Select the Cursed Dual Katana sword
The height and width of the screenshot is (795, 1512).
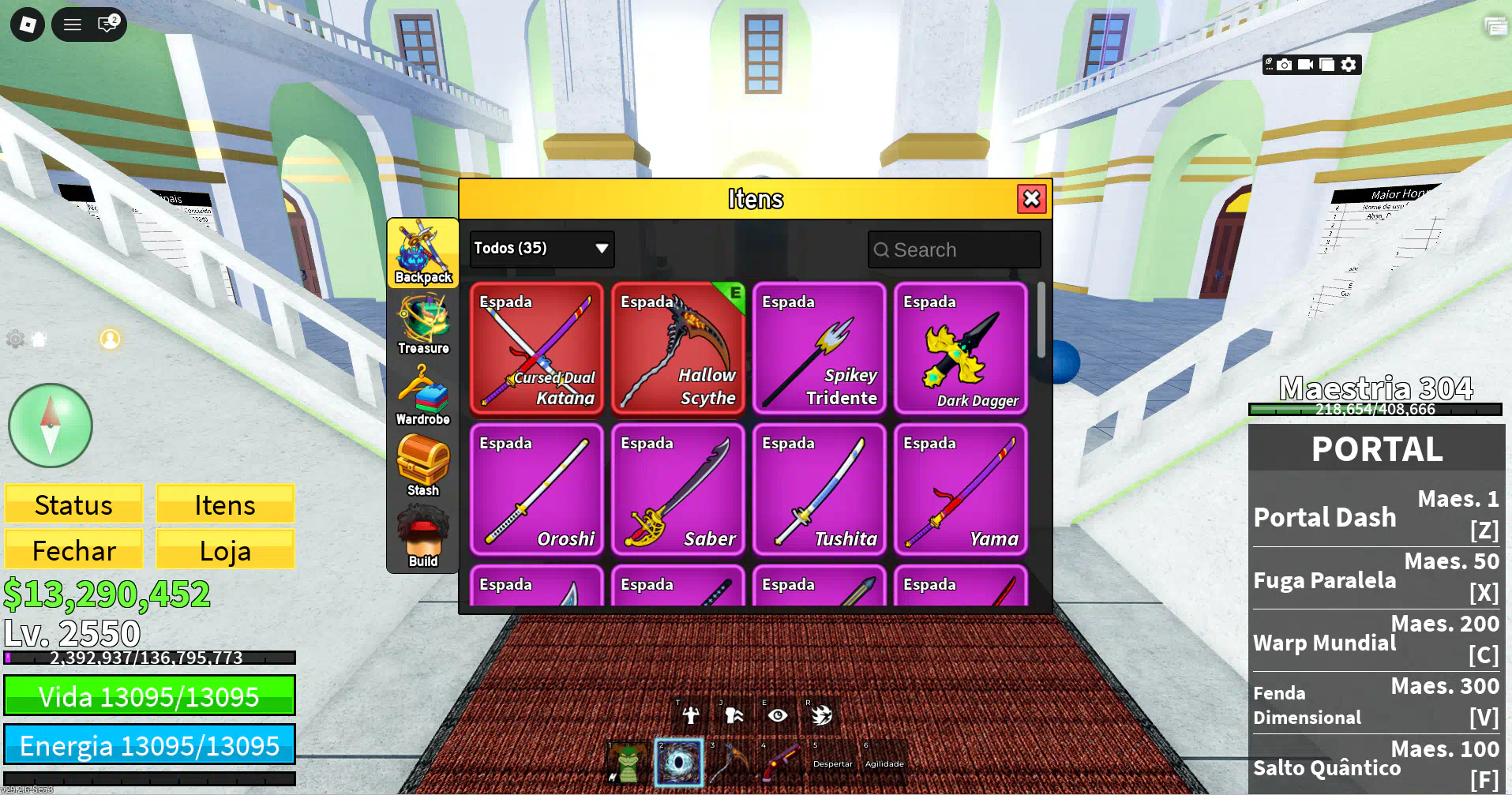point(537,348)
